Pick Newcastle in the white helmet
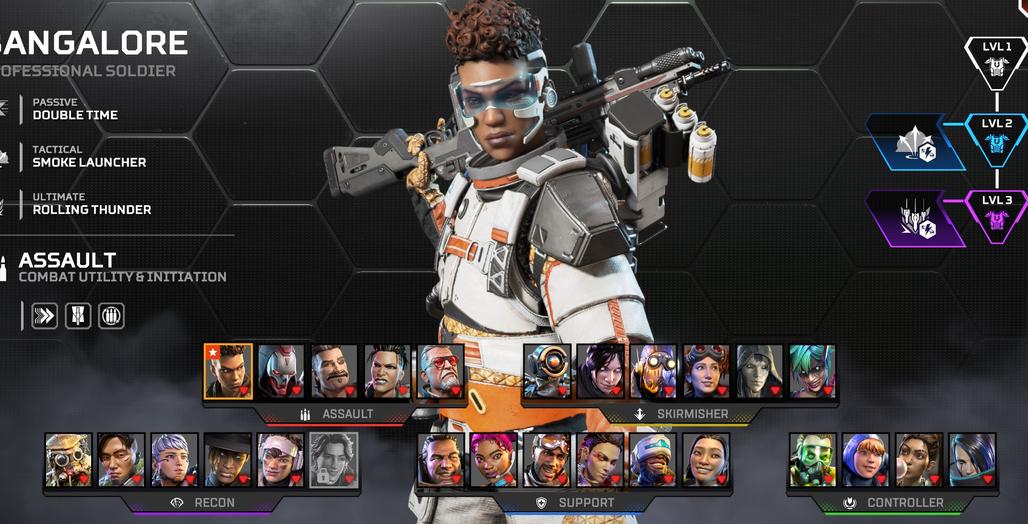 [654, 459]
